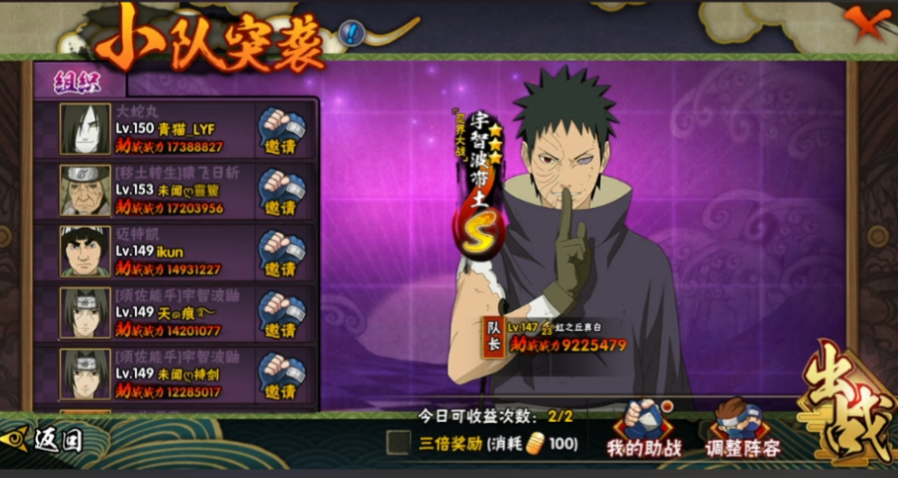Screen dimensions: 898x478
Task: Open the blue exclamation info icon
Action: tap(351, 34)
